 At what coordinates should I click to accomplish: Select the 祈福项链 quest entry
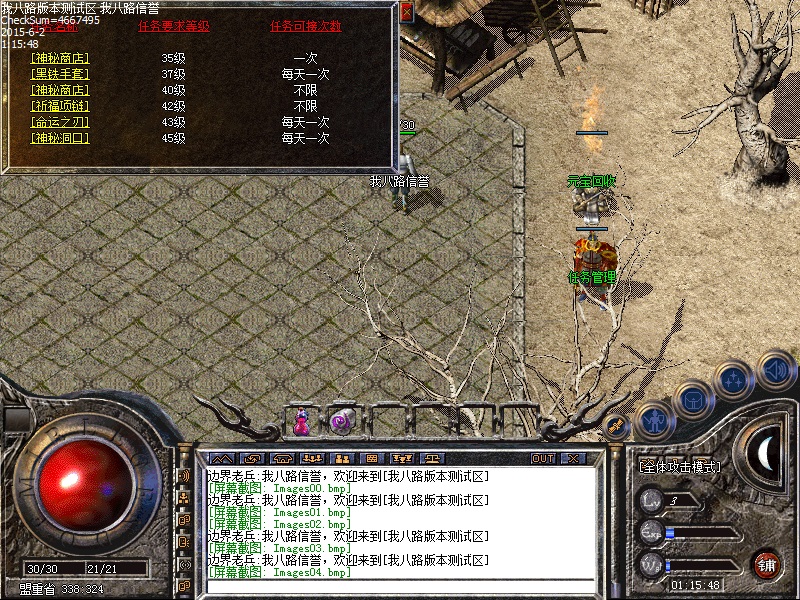pyautogui.click(x=60, y=106)
